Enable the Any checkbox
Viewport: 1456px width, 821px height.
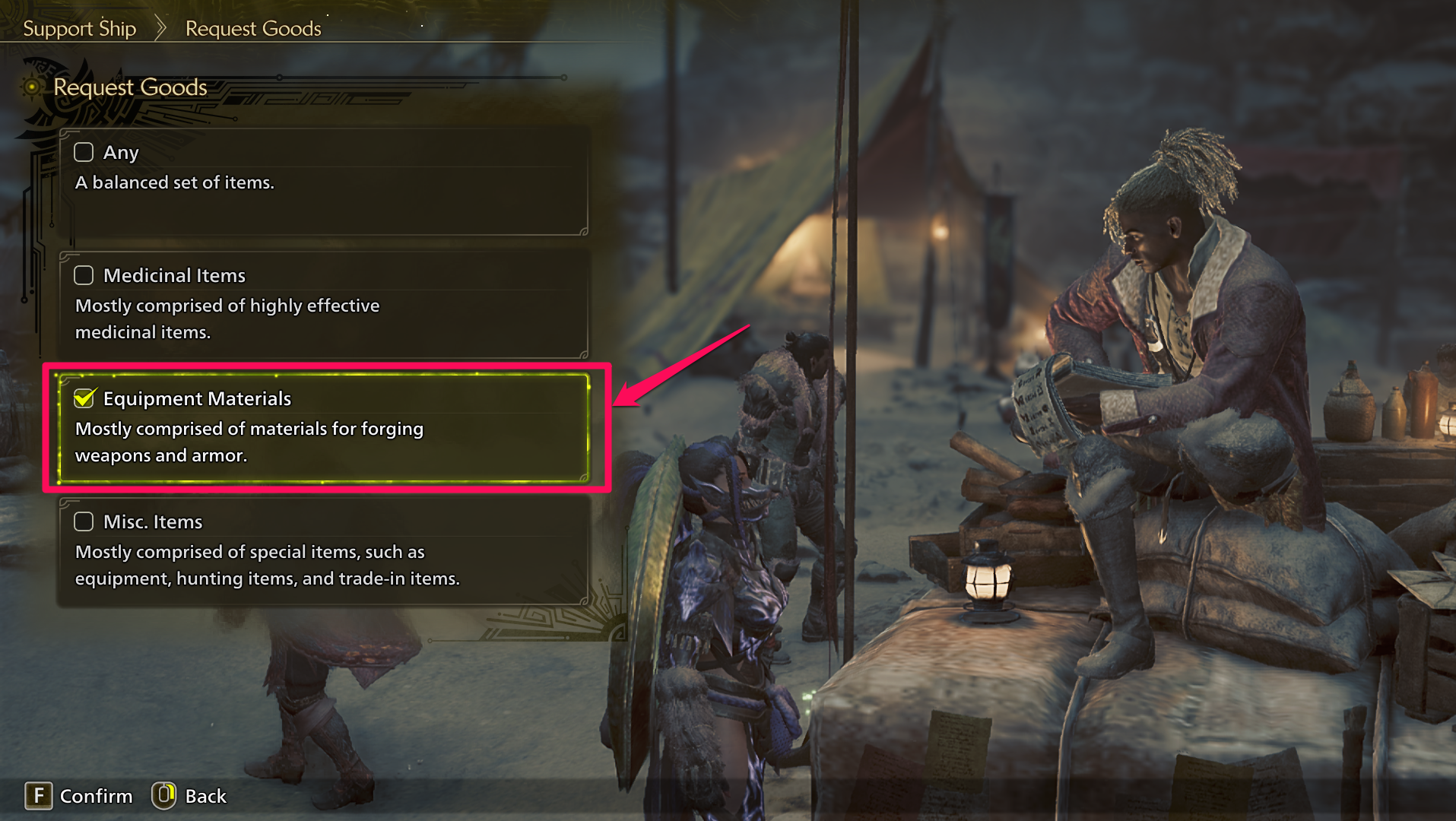click(84, 152)
